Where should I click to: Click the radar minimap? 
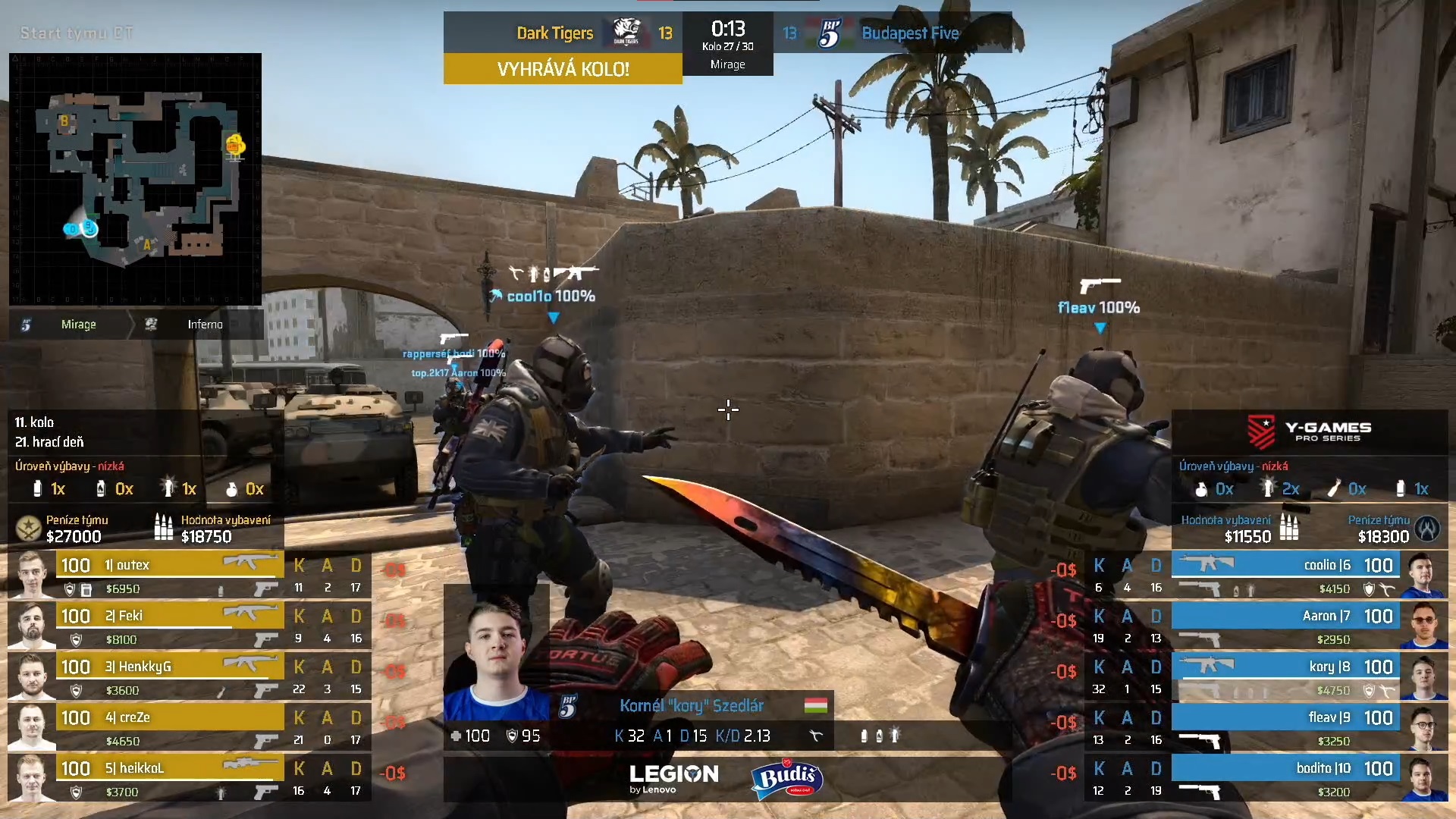pyautogui.click(x=135, y=179)
